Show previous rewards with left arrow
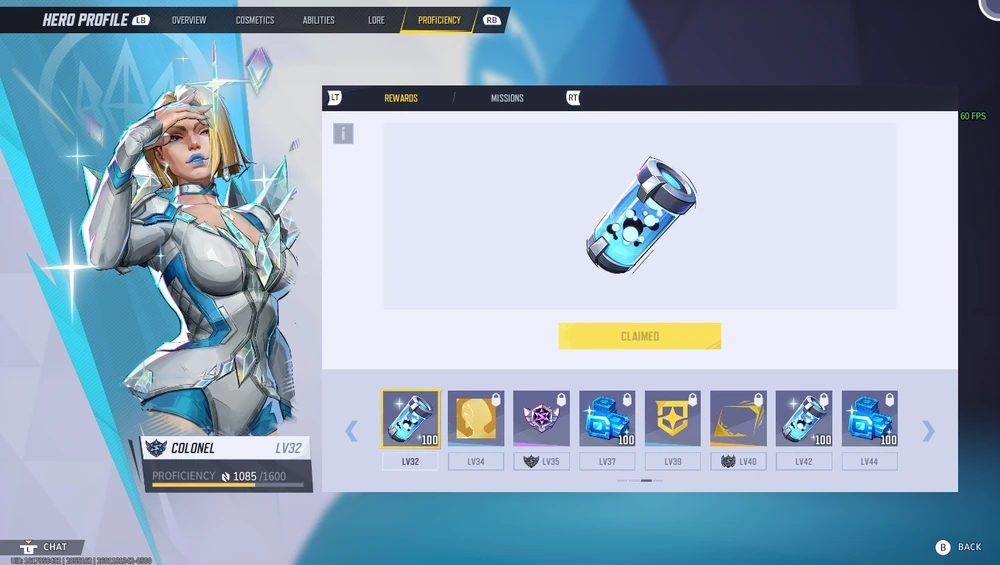Viewport: 1000px width, 565px height. click(x=351, y=431)
